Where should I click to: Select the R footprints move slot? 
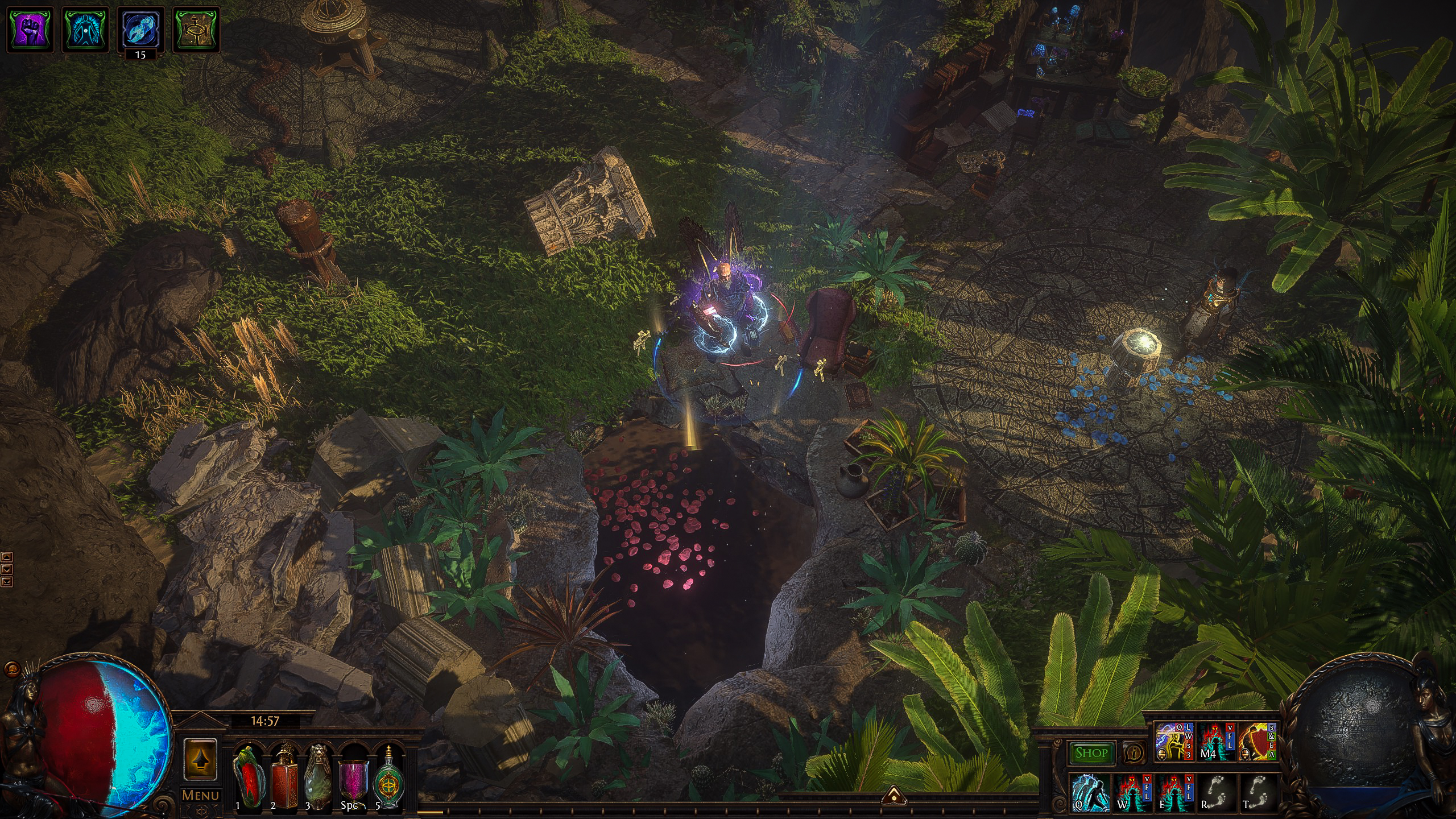pyautogui.click(x=1216, y=792)
